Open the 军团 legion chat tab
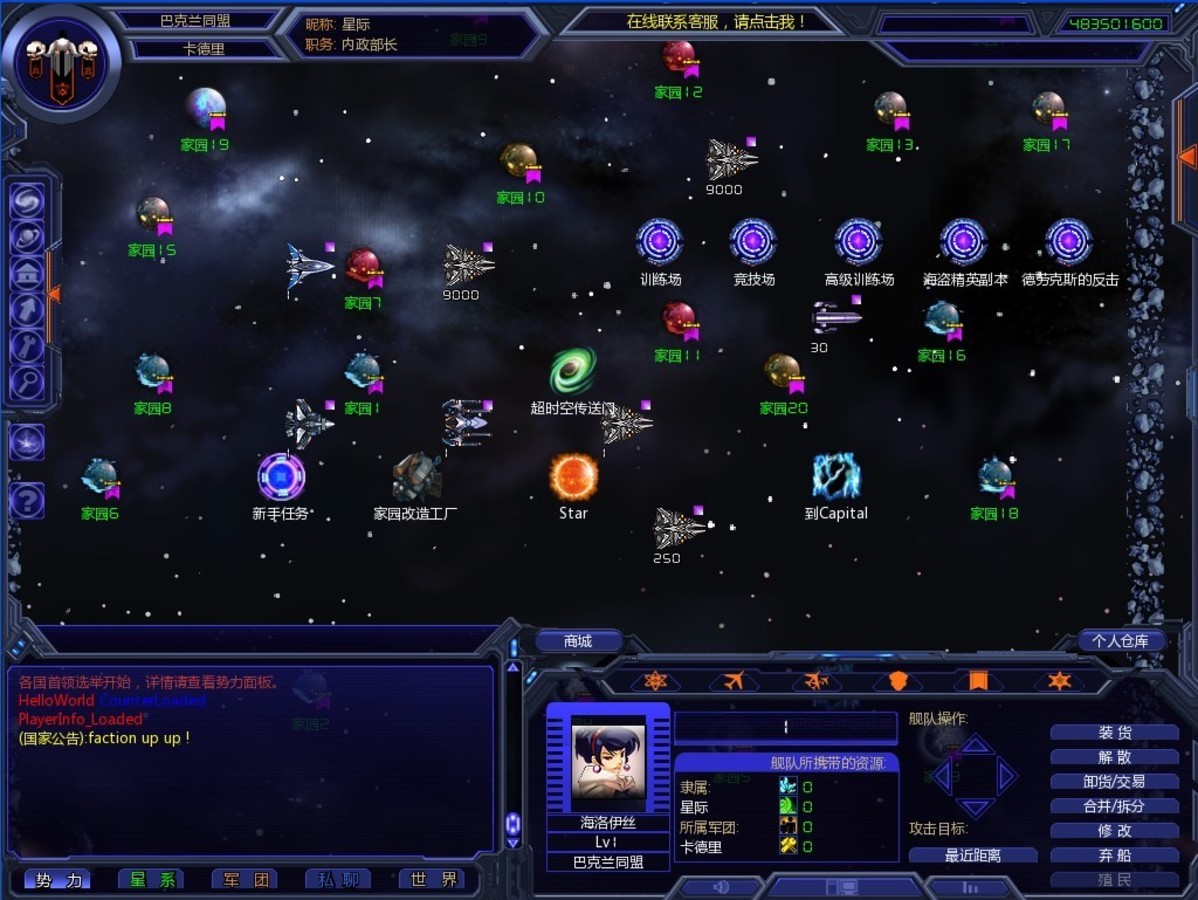Screen dimensions: 1198x900 245,879
